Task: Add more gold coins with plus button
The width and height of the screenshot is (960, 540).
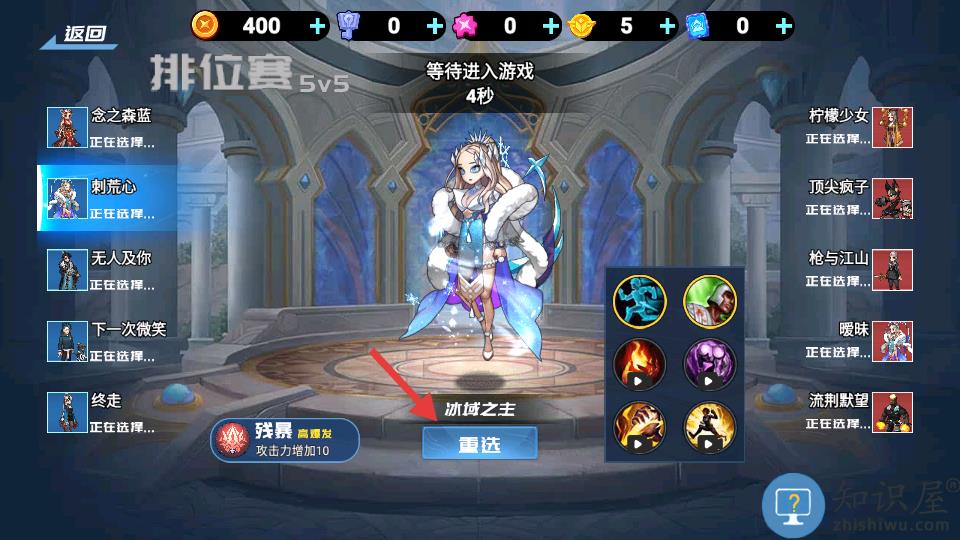Action: [x=318, y=26]
